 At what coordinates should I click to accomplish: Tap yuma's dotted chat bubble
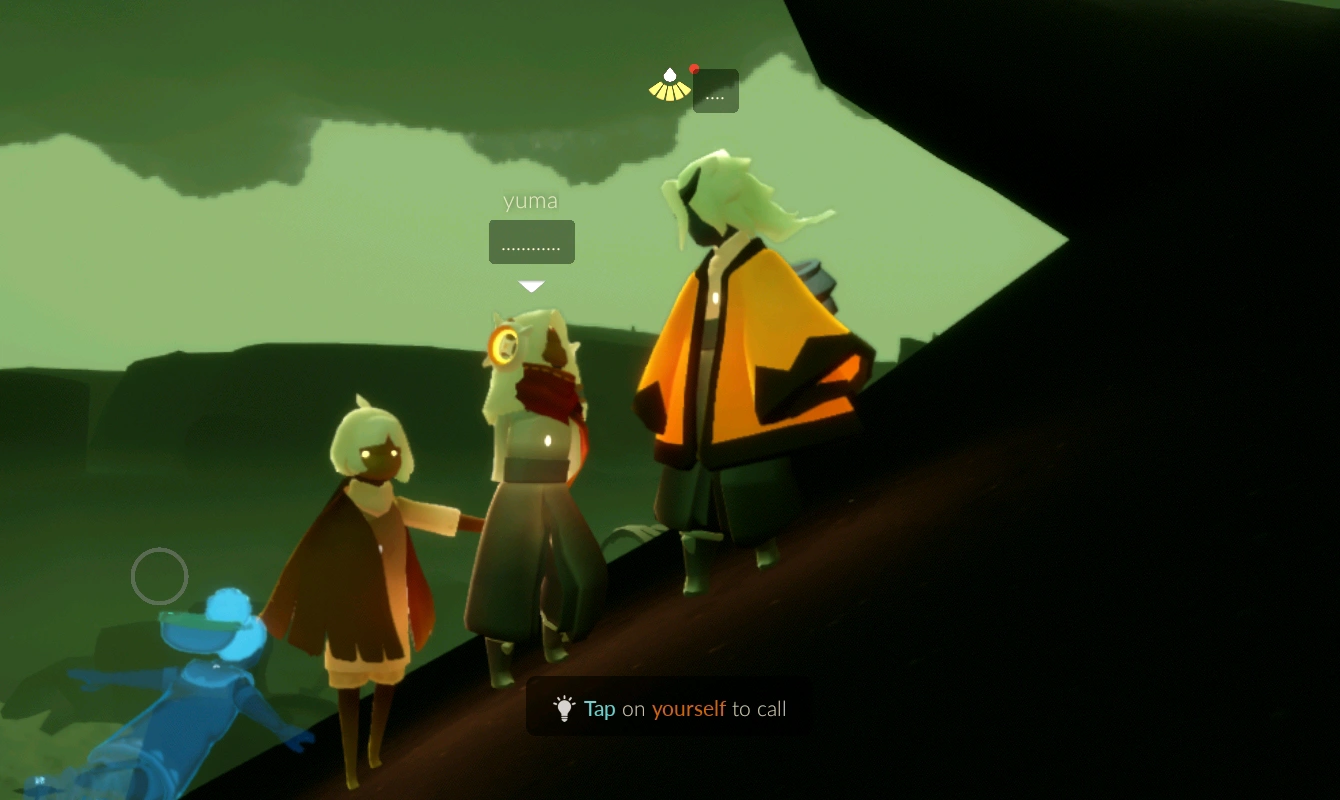click(531, 243)
